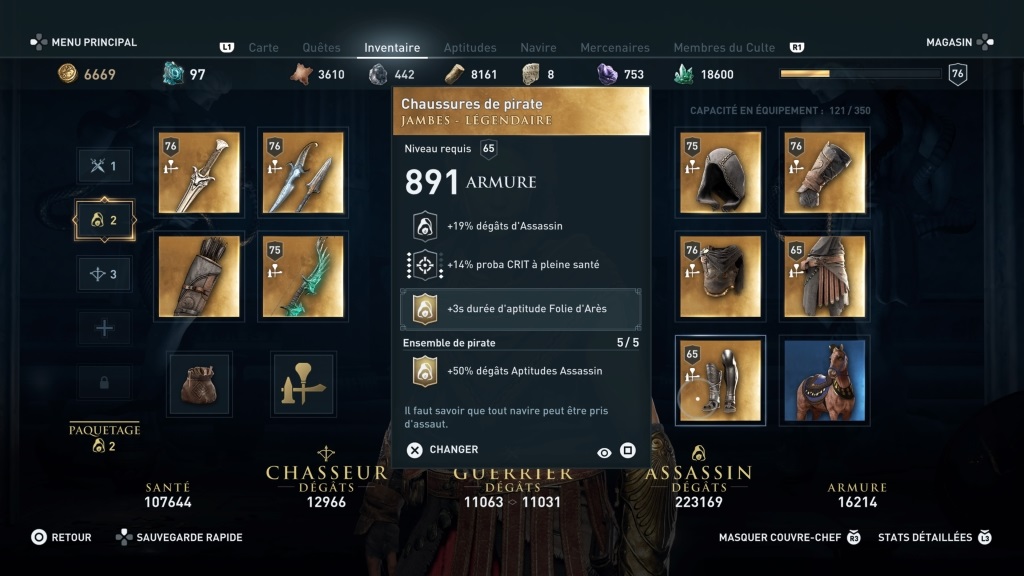Viewport: 1024px width, 576px height.
Task: Select the Inventaire tab
Action: coord(392,47)
